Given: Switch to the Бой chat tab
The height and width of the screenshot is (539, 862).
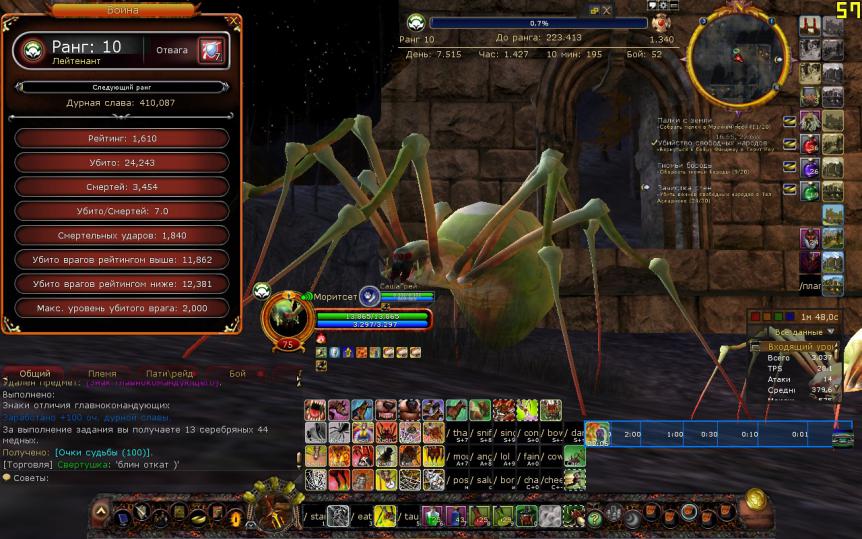Looking at the screenshot, I should (237, 373).
